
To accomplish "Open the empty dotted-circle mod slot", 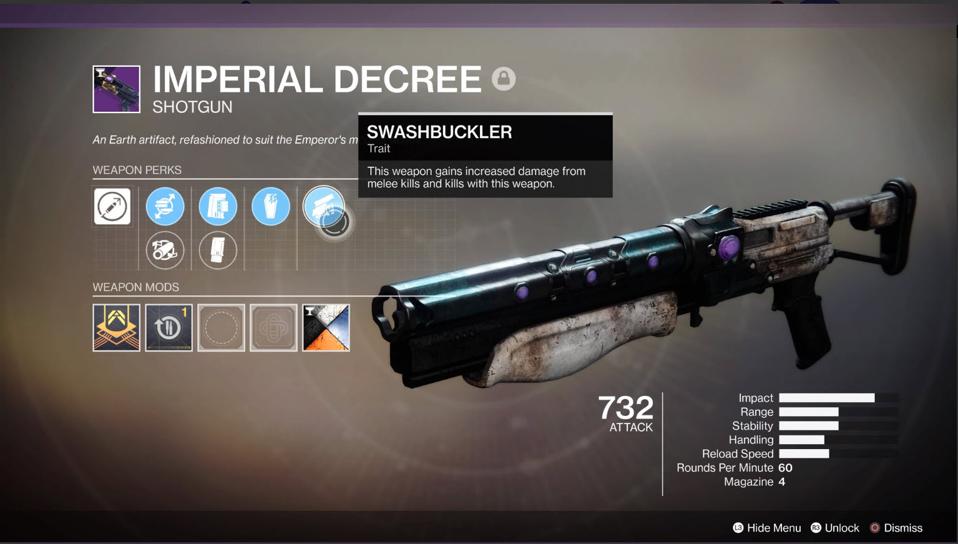I will (221, 328).
